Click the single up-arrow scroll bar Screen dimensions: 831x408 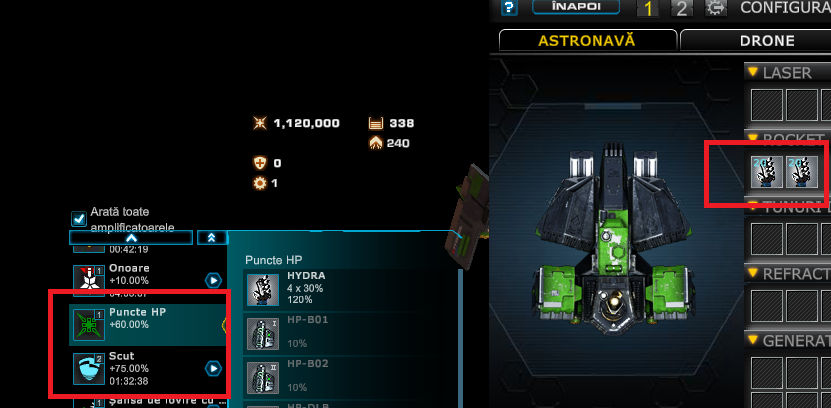[x=131, y=238]
